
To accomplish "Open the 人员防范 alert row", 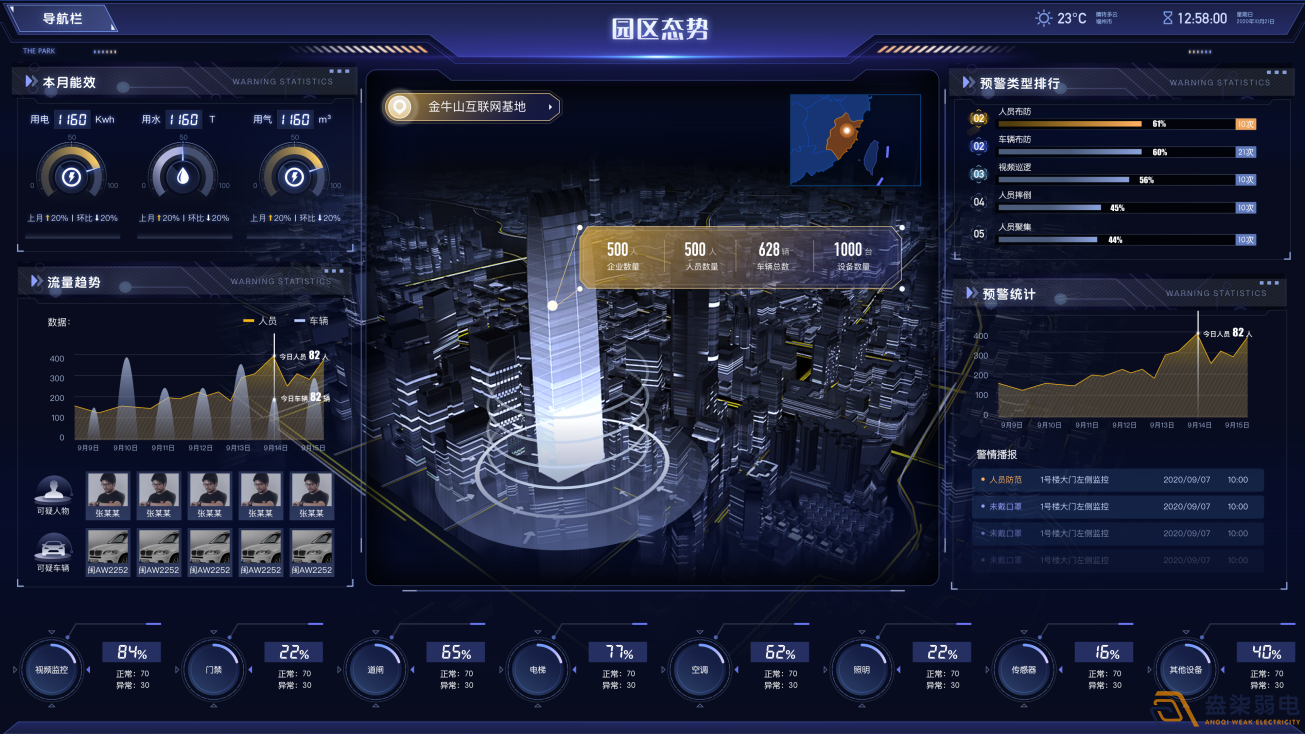I will coord(1118,480).
